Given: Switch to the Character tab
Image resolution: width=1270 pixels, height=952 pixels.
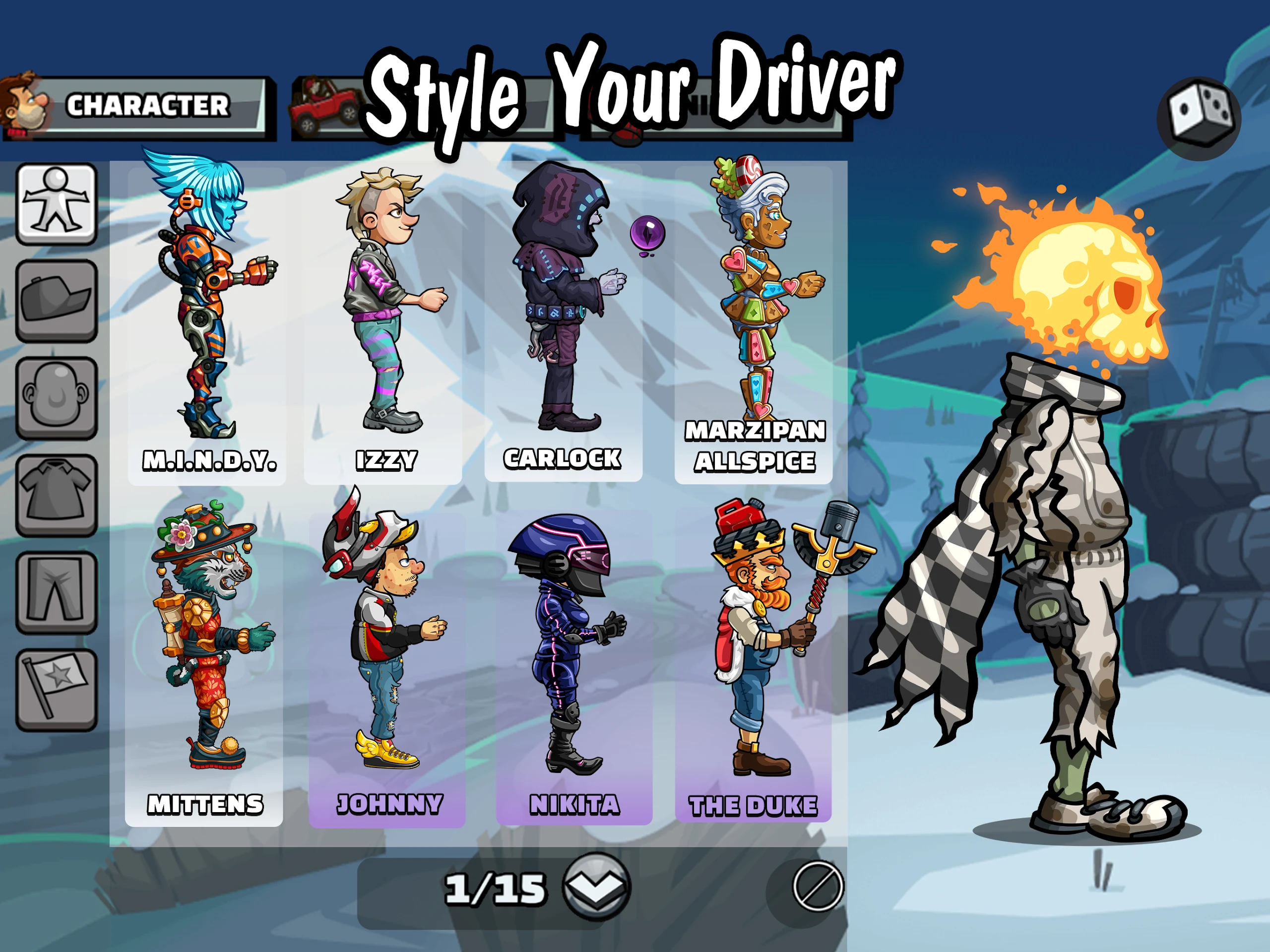Looking at the screenshot, I should 138,107.
